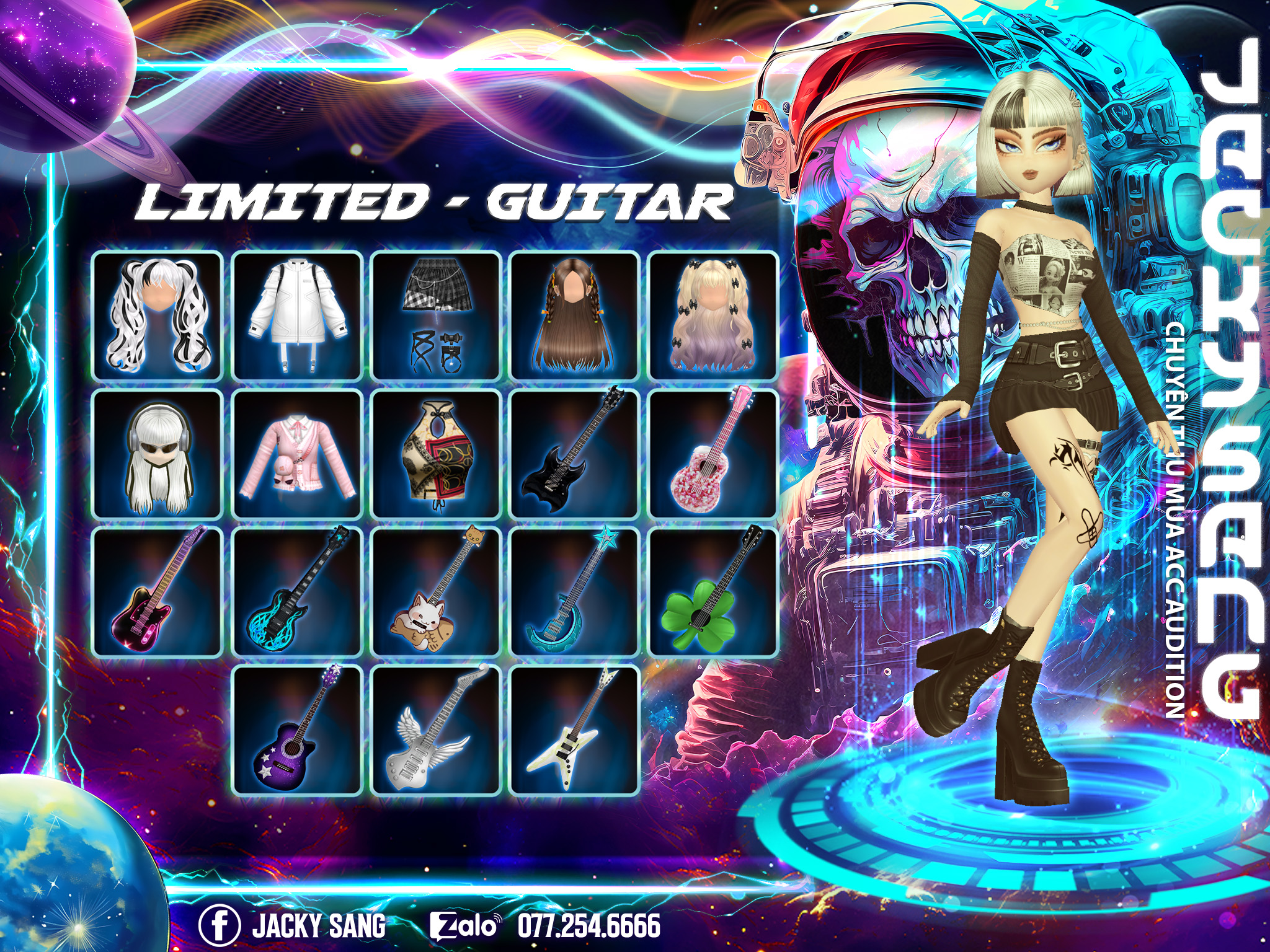Pick the purple star acoustic guitar tile
This screenshot has width=1270, height=952.
click(x=297, y=731)
